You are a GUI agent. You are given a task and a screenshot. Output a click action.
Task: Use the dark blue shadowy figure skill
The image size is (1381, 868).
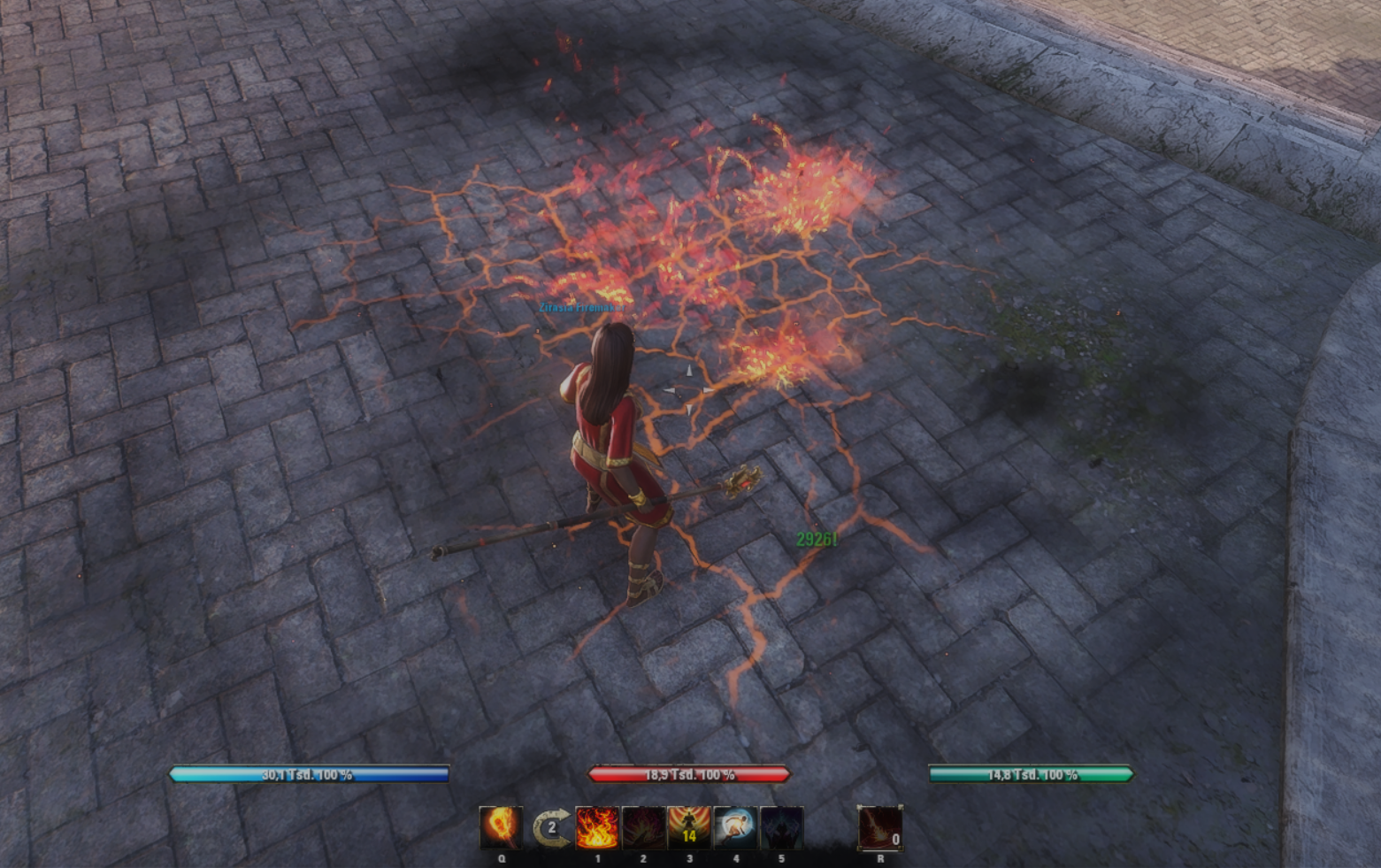[x=781, y=828]
